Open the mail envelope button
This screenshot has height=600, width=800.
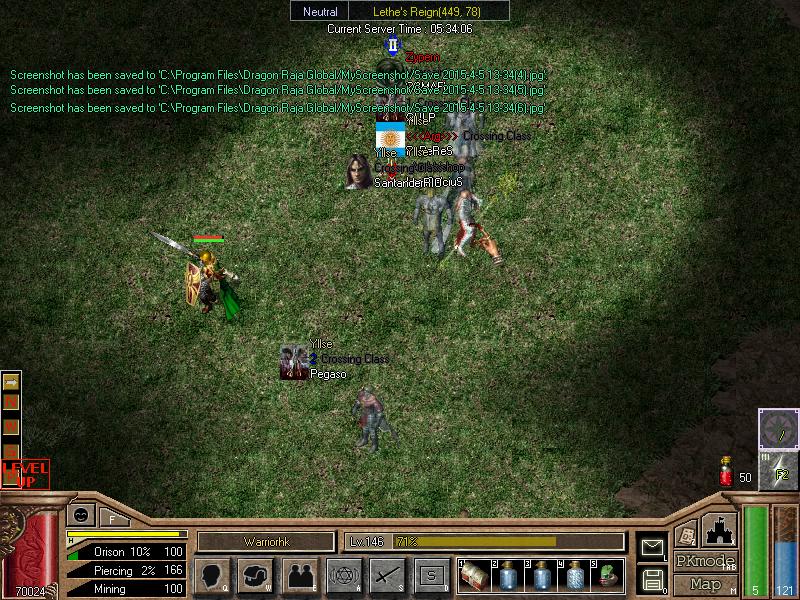pyautogui.click(x=652, y=547)
